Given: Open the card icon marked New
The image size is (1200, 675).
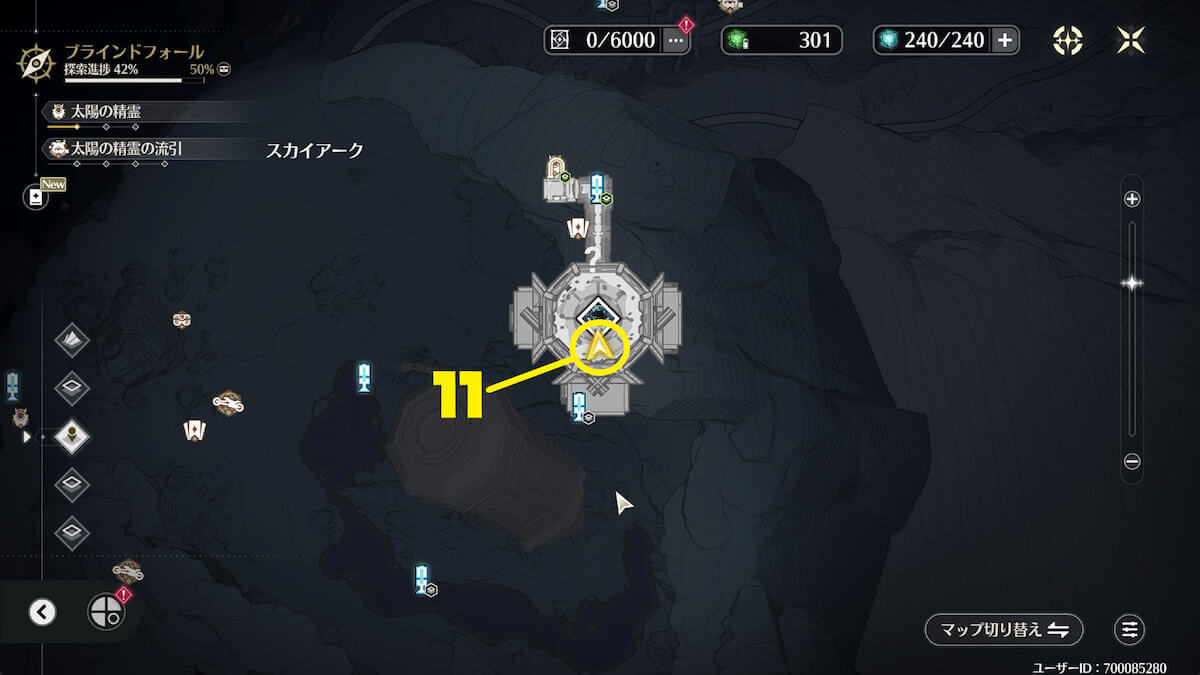Looking at the screenshot, I should click(x=36, y=197).
